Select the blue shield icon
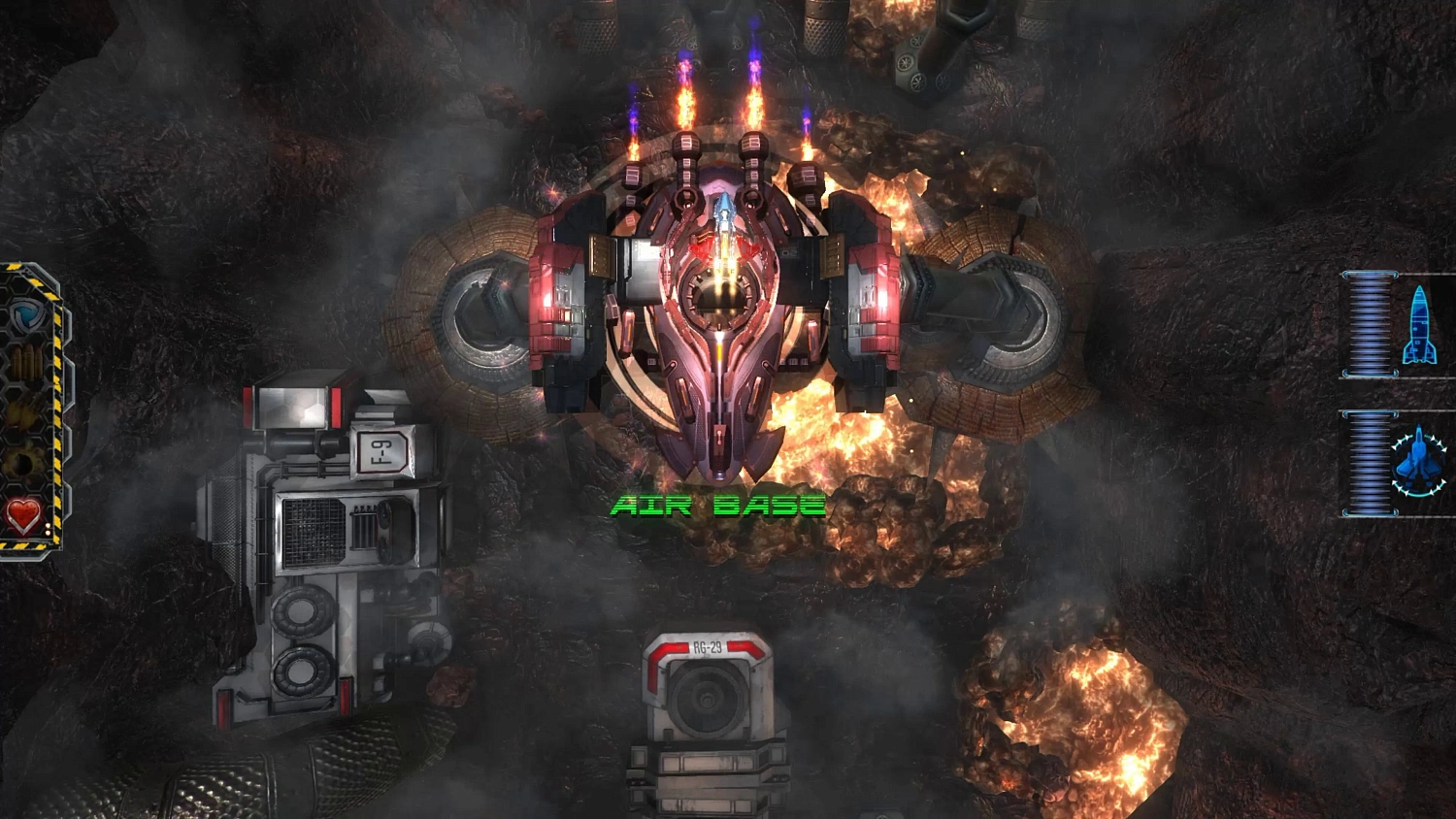Viewport: 1456px width, 819px height. (26, 316)
